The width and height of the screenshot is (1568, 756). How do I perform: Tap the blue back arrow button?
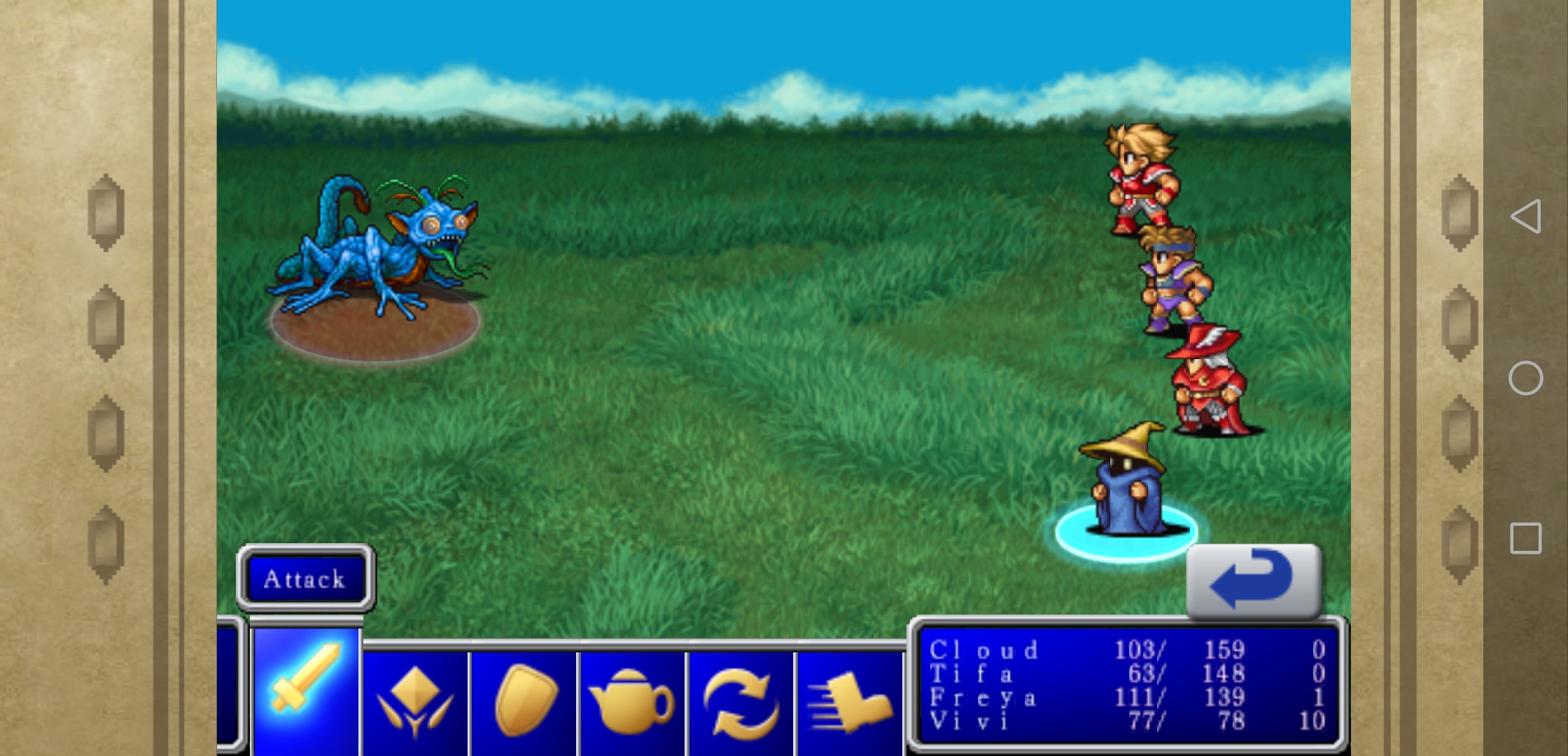click(1254, 580)
